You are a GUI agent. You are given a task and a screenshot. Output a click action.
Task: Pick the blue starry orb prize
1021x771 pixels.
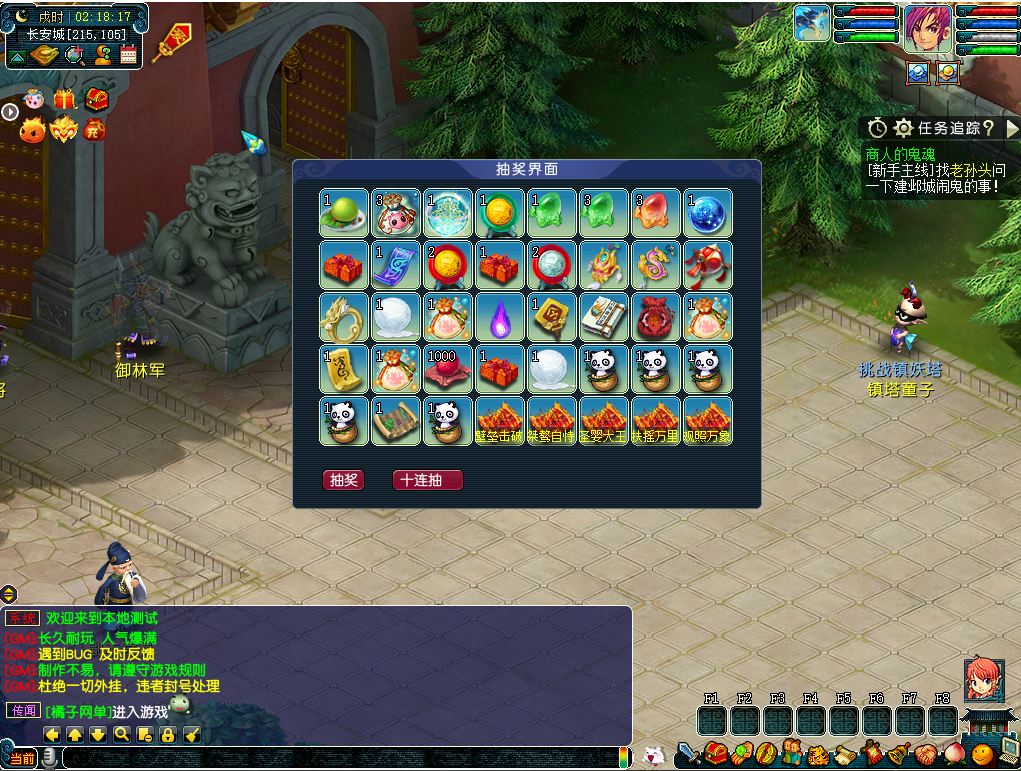(707, 213)
